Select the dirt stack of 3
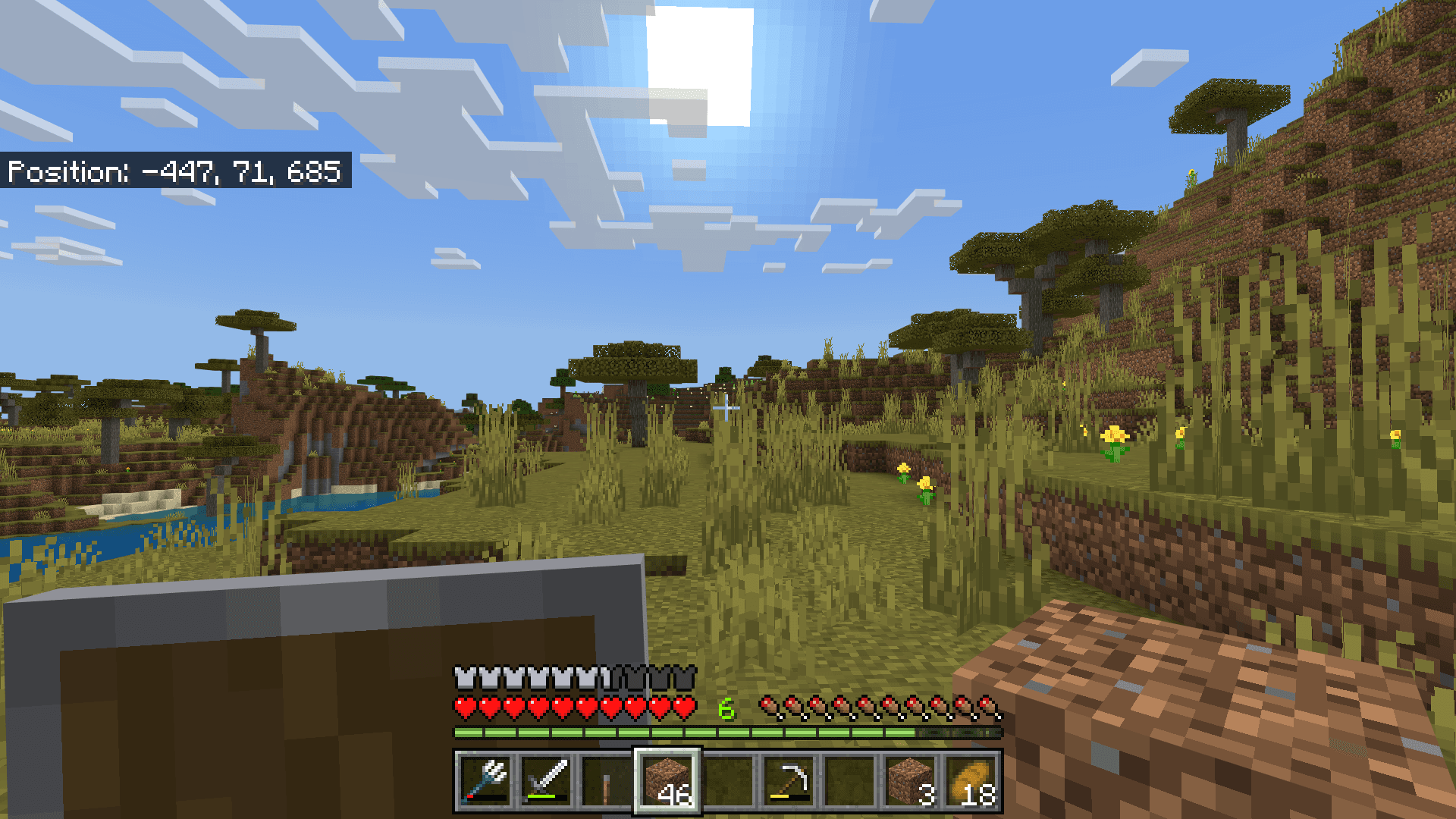The image size is (1456, 819). (911, 781)
